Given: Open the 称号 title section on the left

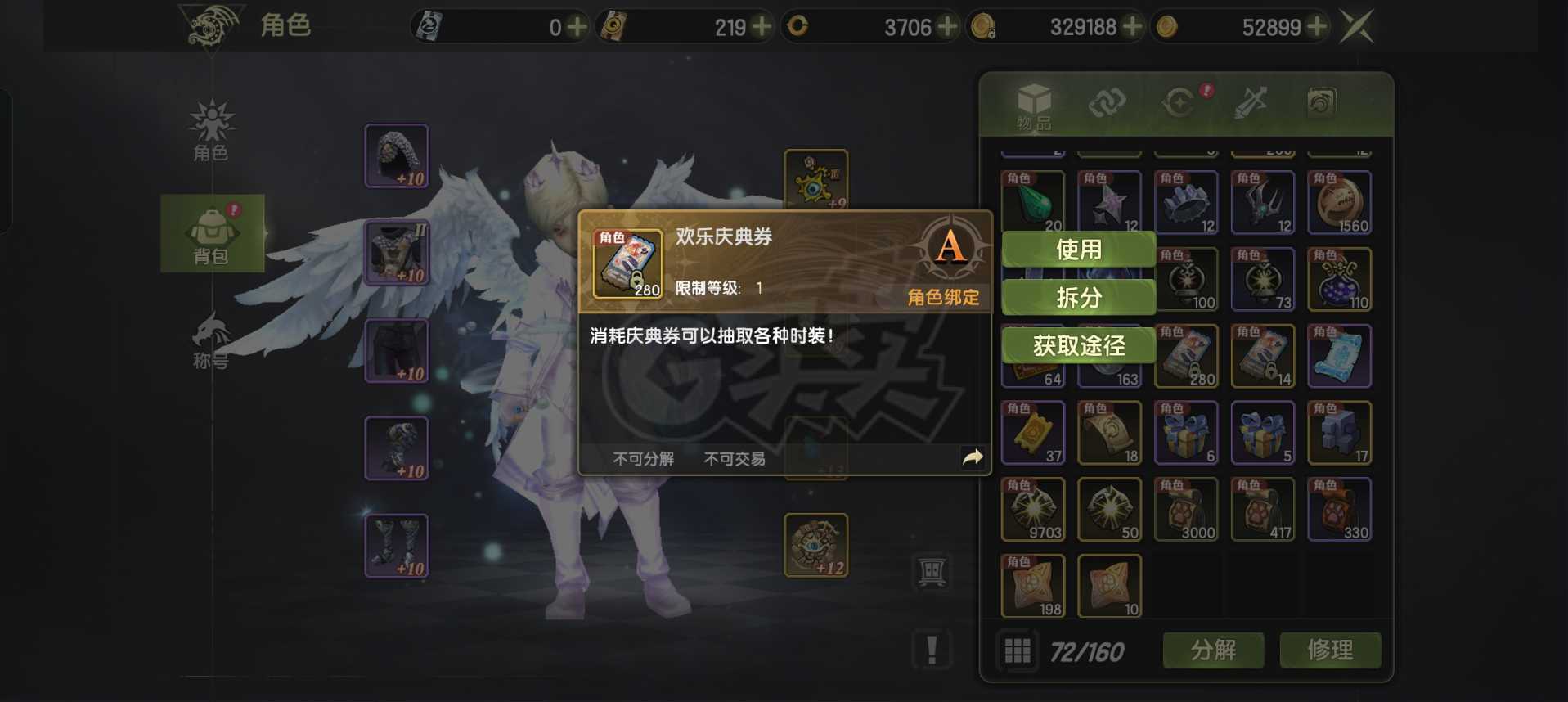Looking at the screenshot, I should pyautogui.click(x=212, y=340).
